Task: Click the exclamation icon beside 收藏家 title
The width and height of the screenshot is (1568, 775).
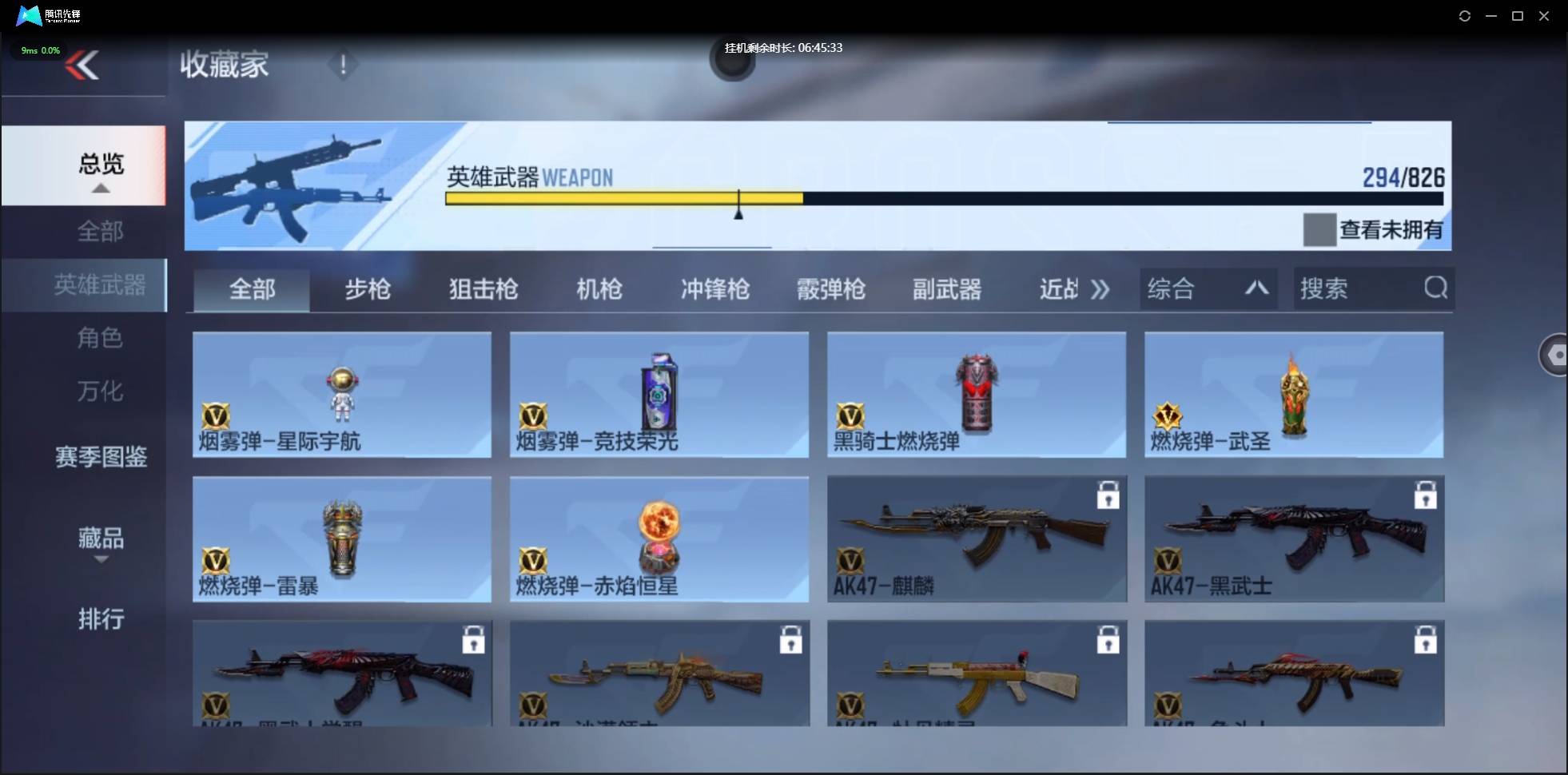Action: [343, 65]
